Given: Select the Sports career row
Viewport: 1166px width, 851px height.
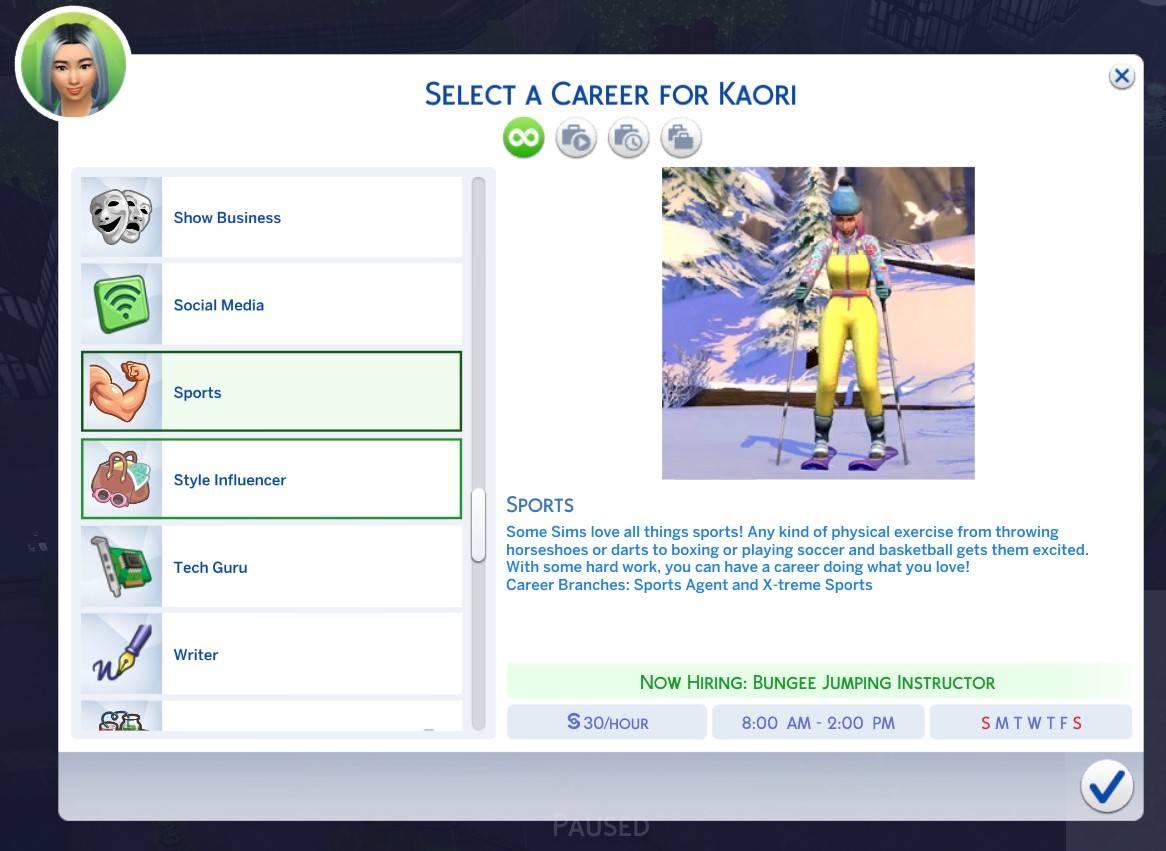Looking at the screenshot, I should (271, 392).
